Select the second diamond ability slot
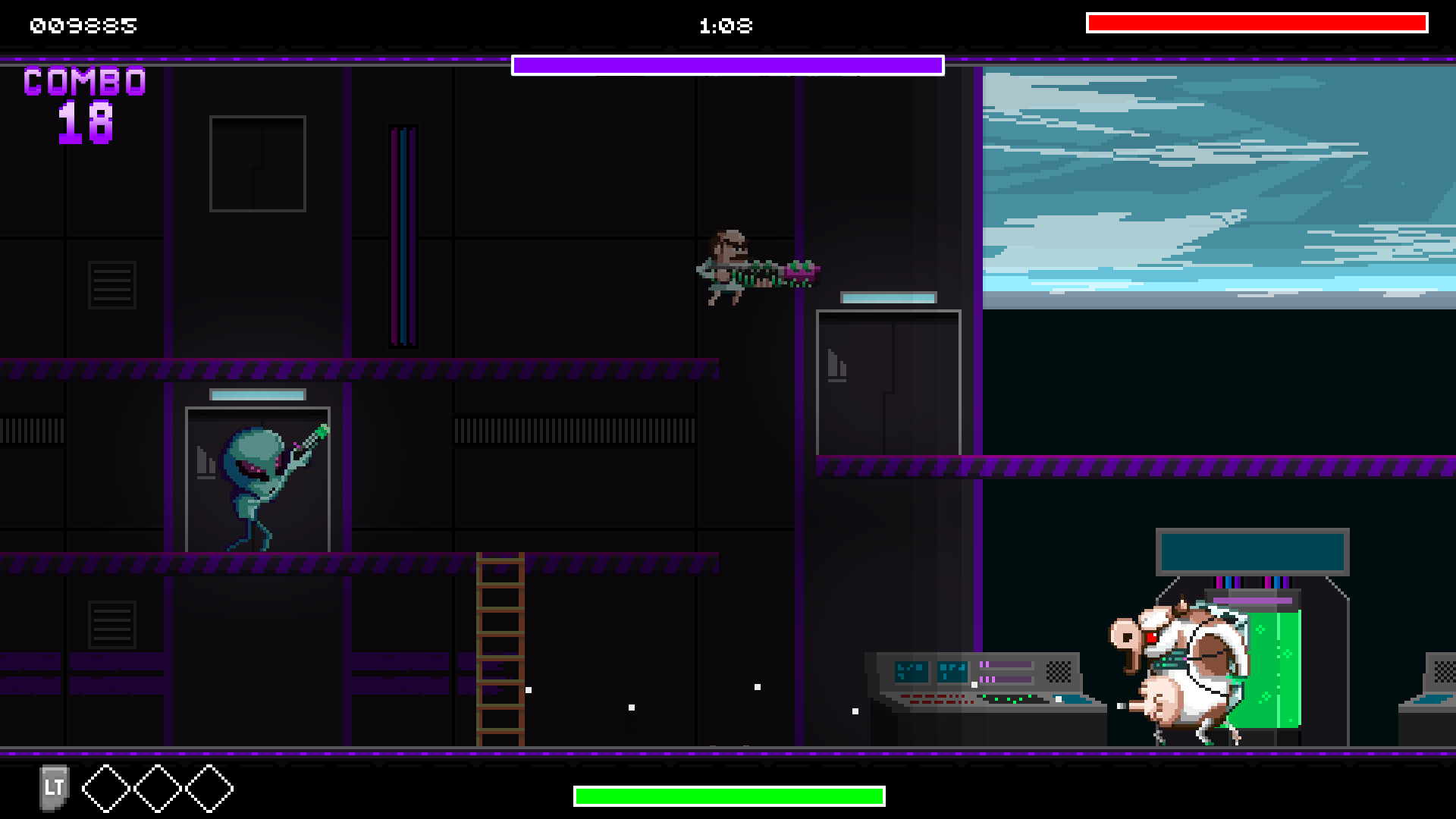 tap(156, 789)
